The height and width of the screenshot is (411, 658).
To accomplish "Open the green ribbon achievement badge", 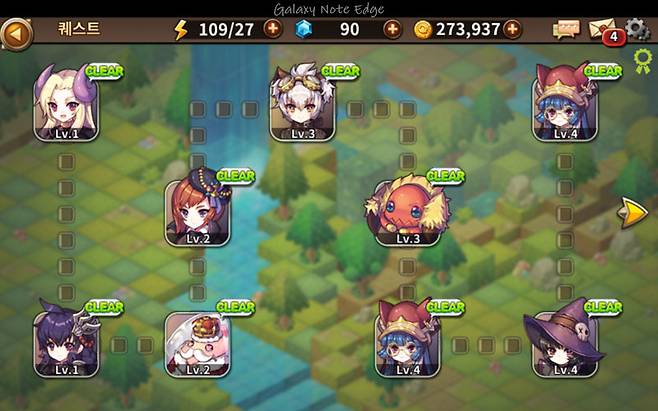I will tap(642, 67).
